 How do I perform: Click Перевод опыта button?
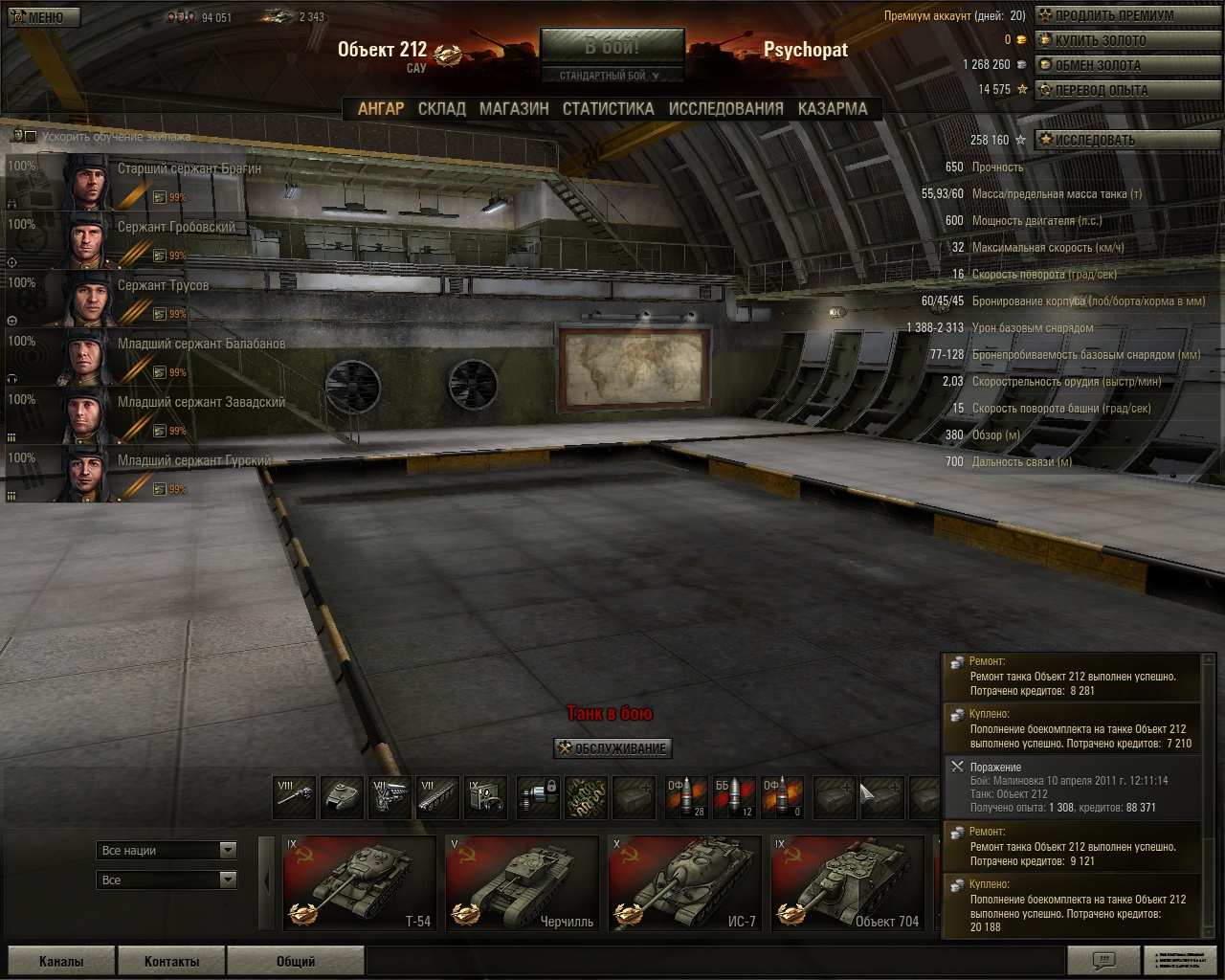(x=1101, y=90)
